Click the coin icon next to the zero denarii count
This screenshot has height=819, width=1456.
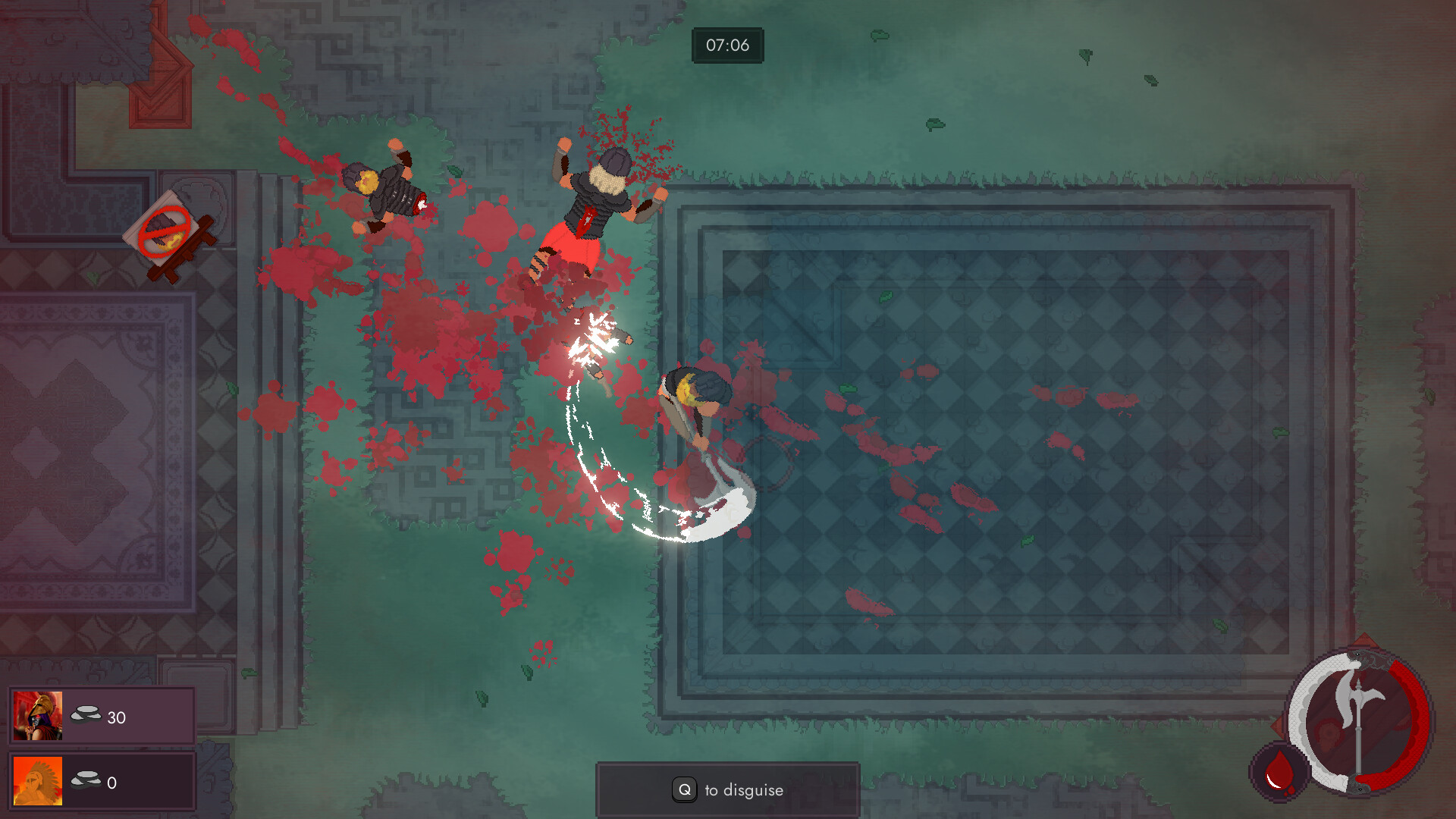(86, 779)
